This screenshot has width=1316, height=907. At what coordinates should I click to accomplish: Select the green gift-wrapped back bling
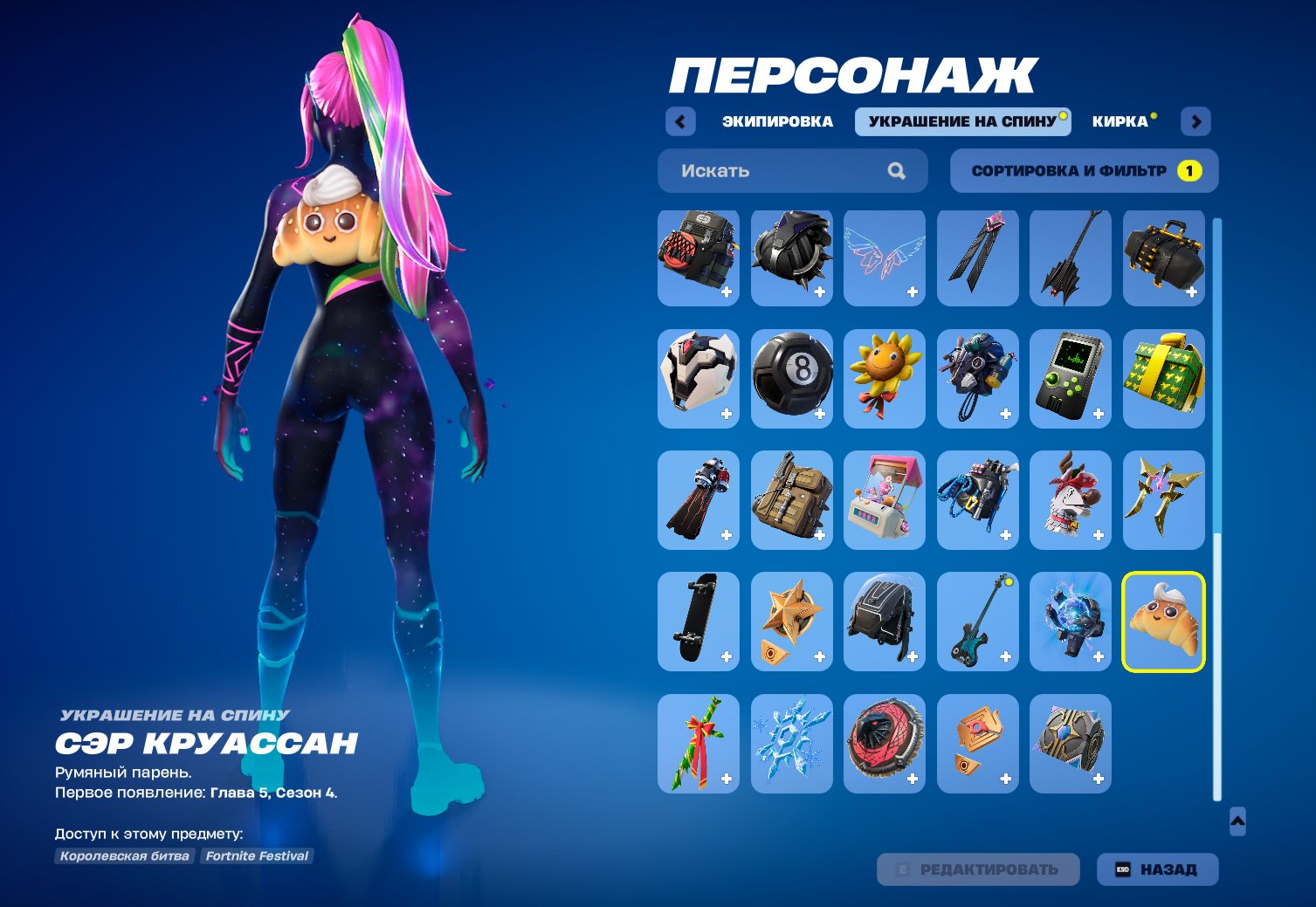[x=1164, y=377]
